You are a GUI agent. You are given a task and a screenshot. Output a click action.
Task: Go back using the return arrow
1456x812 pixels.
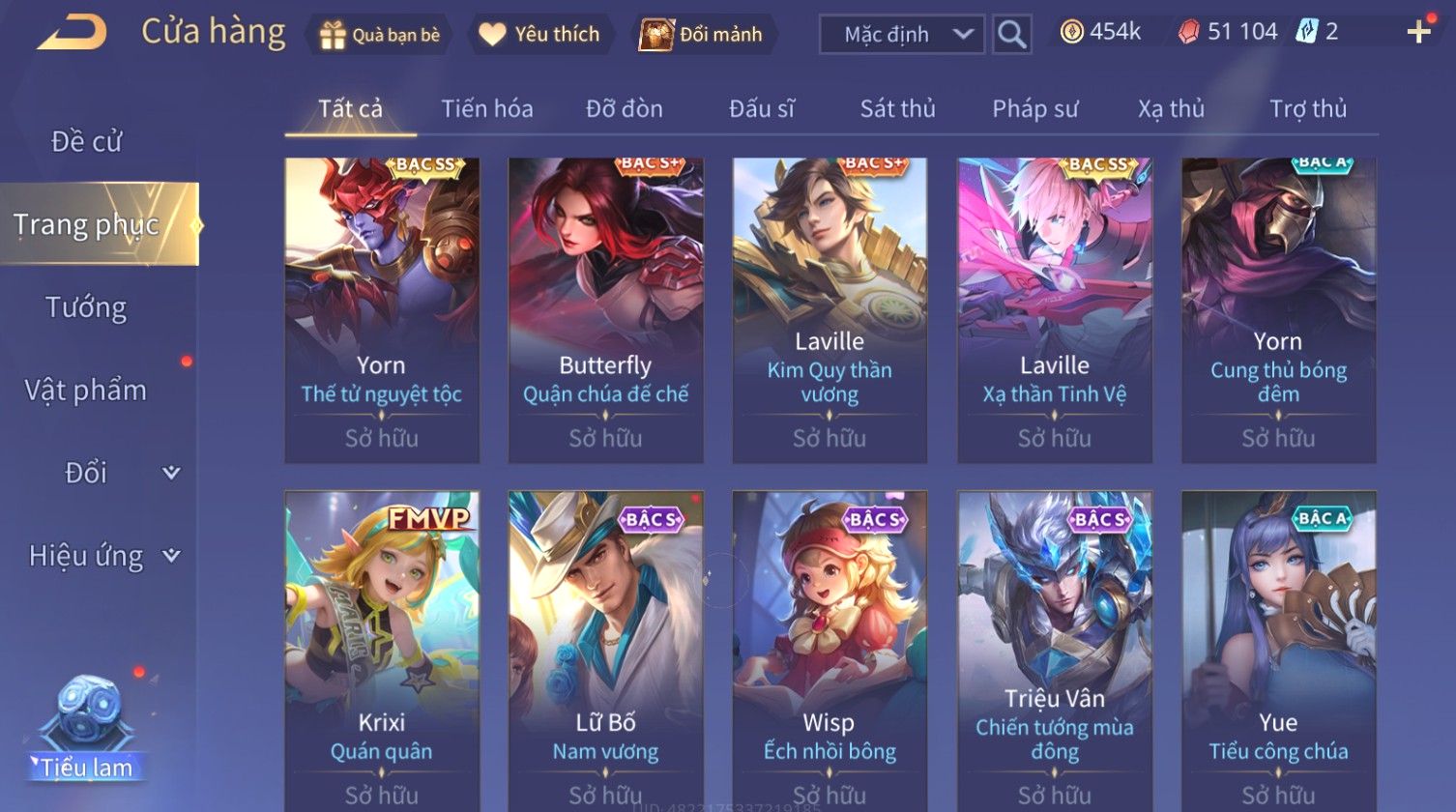click(72, 33)
